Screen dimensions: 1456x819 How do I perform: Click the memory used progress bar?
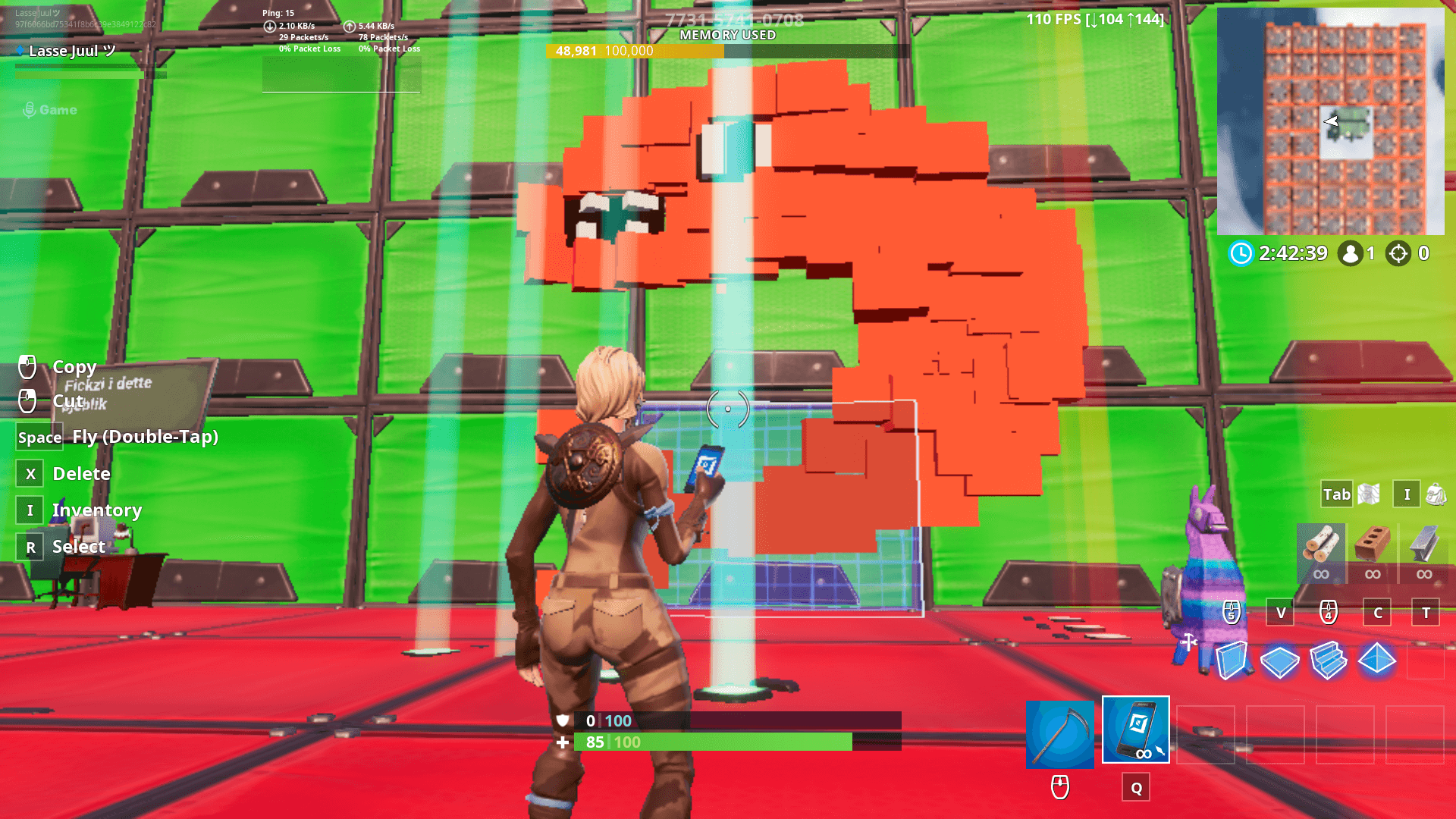(x=726, y=52)
